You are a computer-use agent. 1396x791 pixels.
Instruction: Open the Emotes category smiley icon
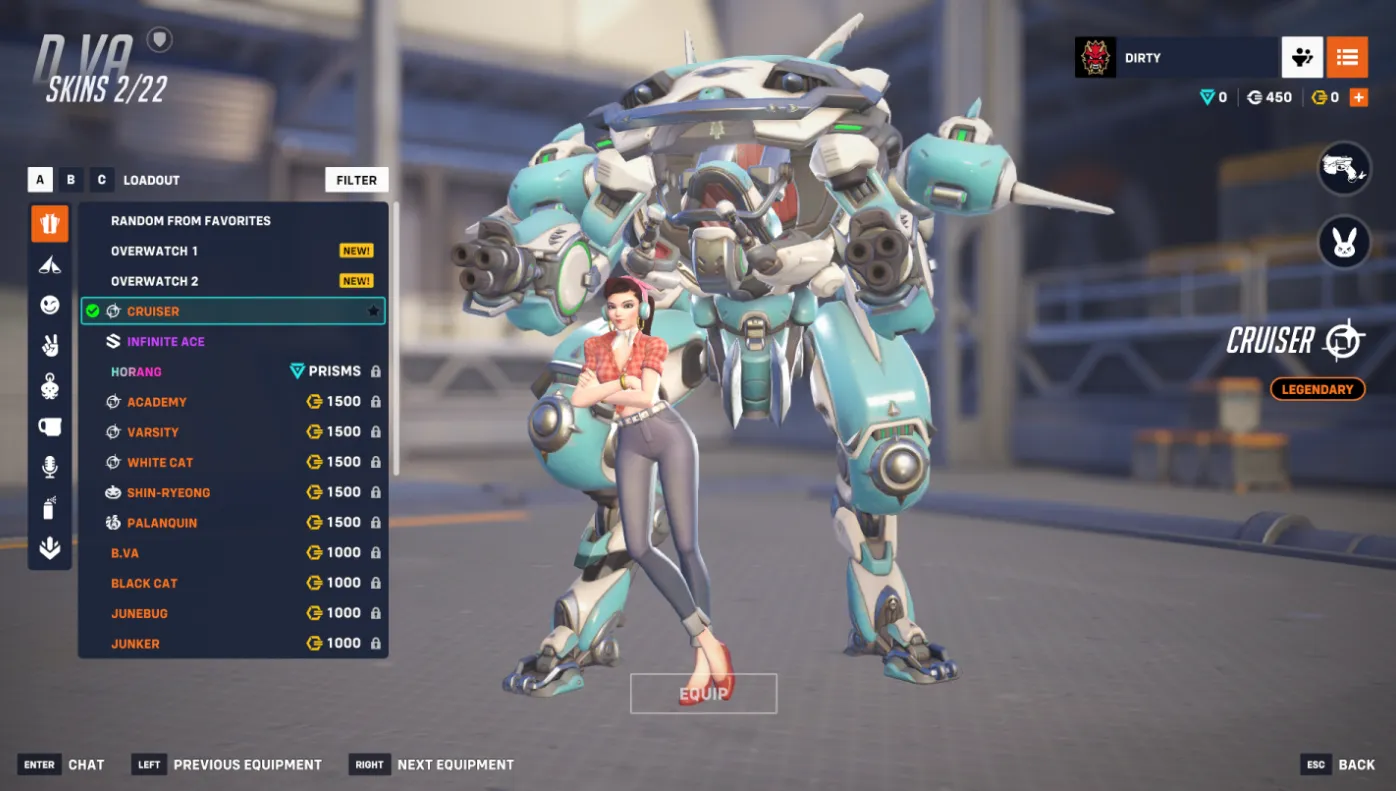tap(49, 304)
